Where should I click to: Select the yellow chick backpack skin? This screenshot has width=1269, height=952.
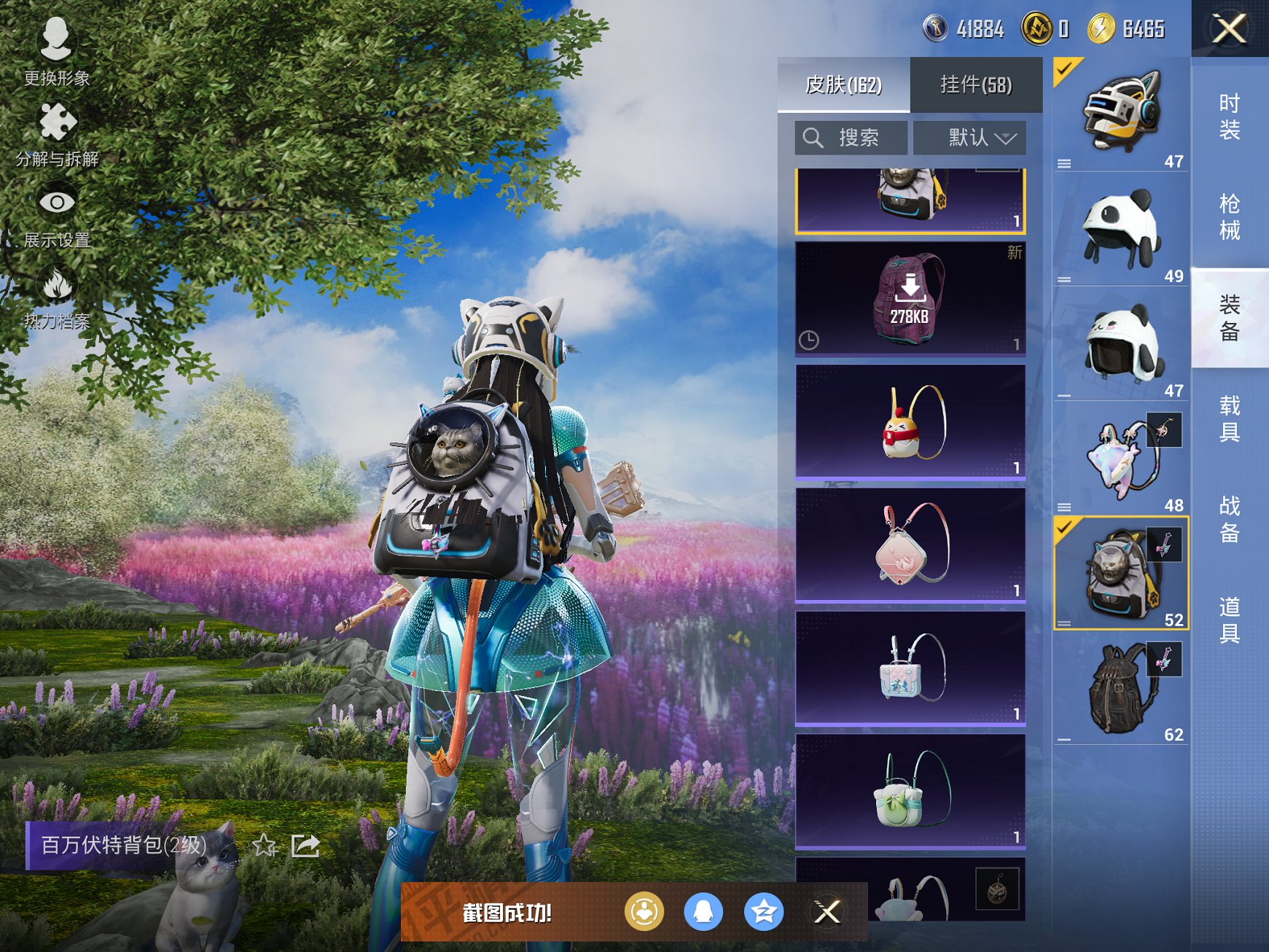tap(910, 422)
